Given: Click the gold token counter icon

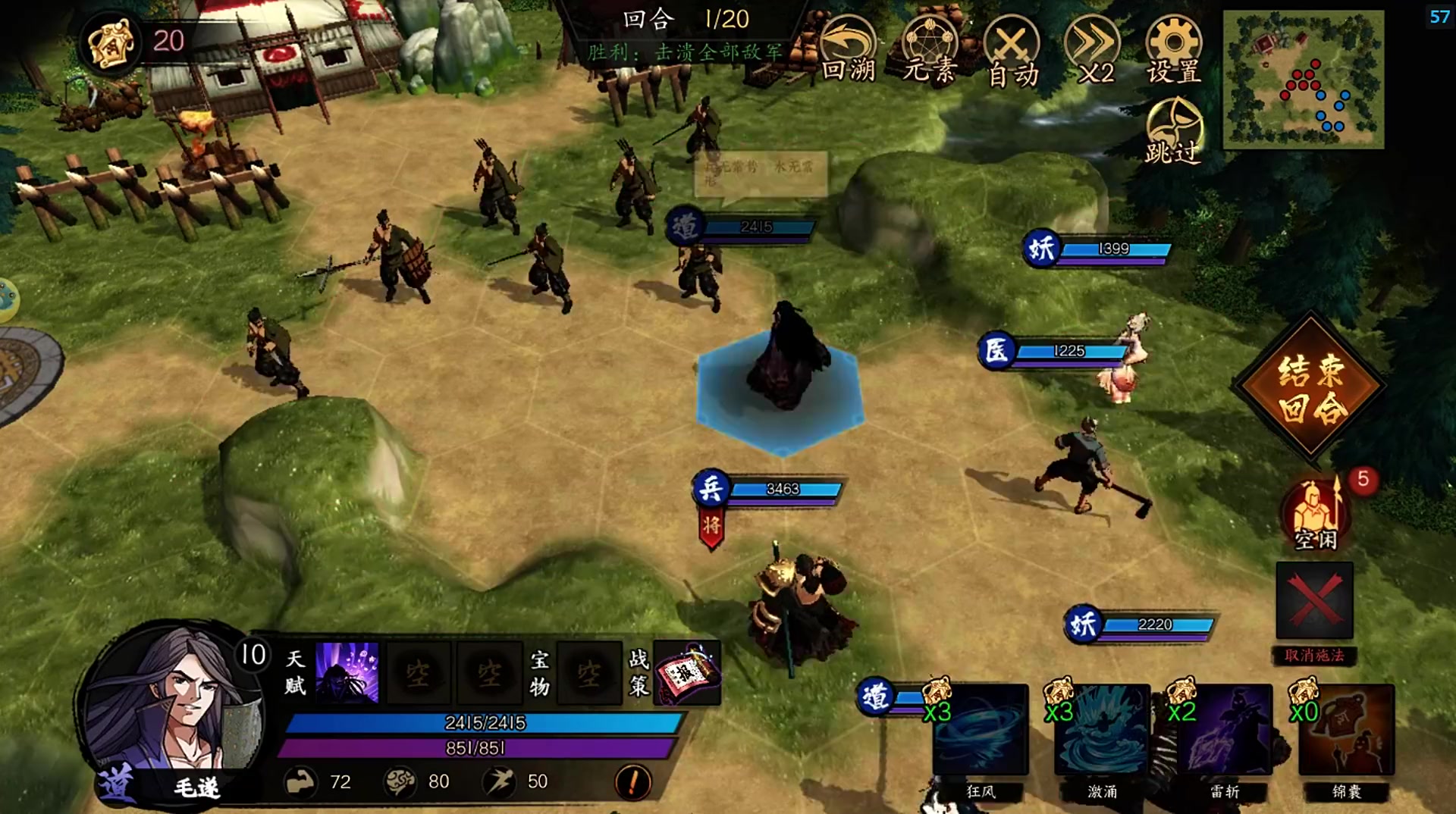Looking at the screenshot, I should click(x=110, y=42).
